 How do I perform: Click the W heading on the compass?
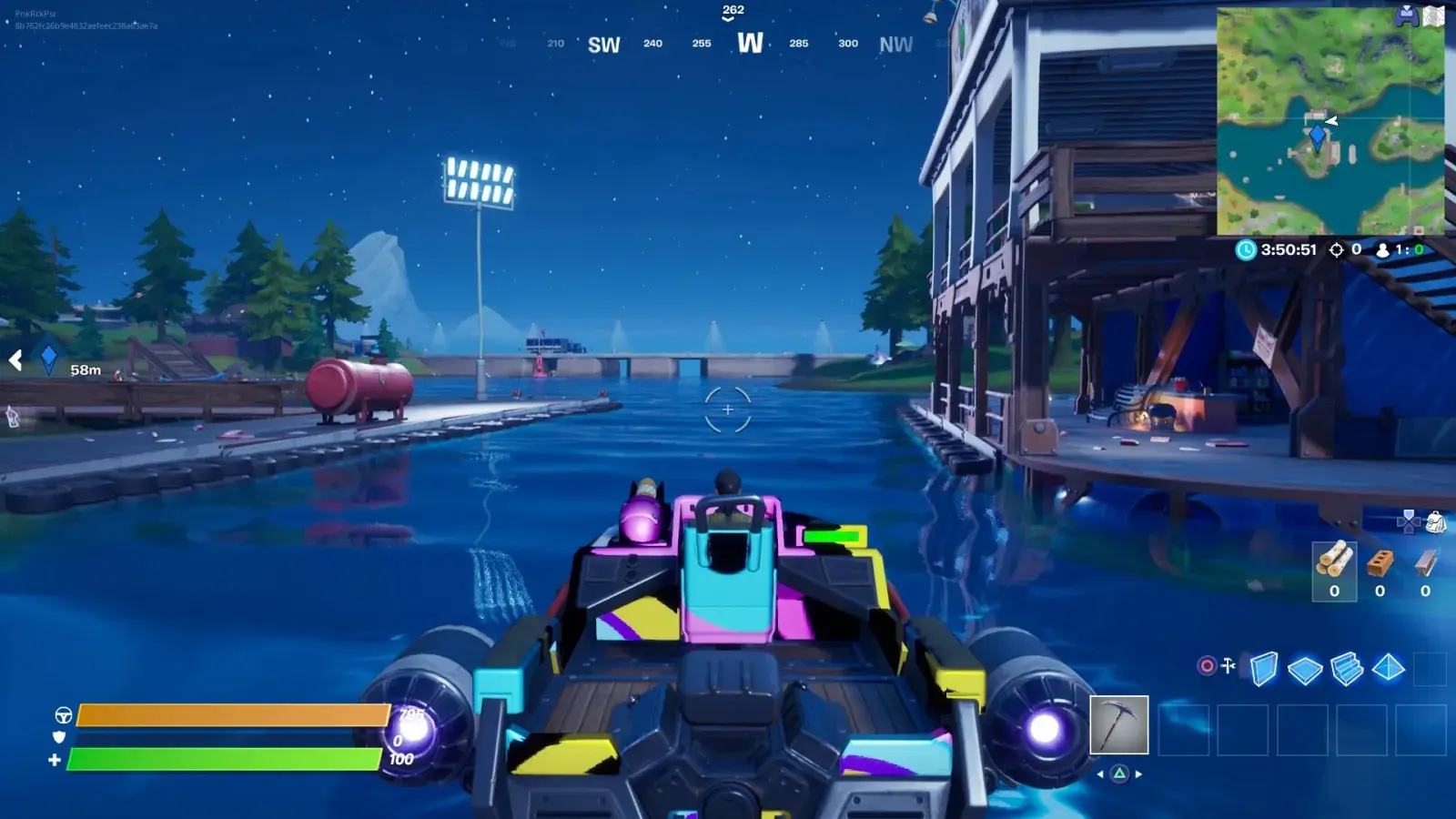(752, 44)
